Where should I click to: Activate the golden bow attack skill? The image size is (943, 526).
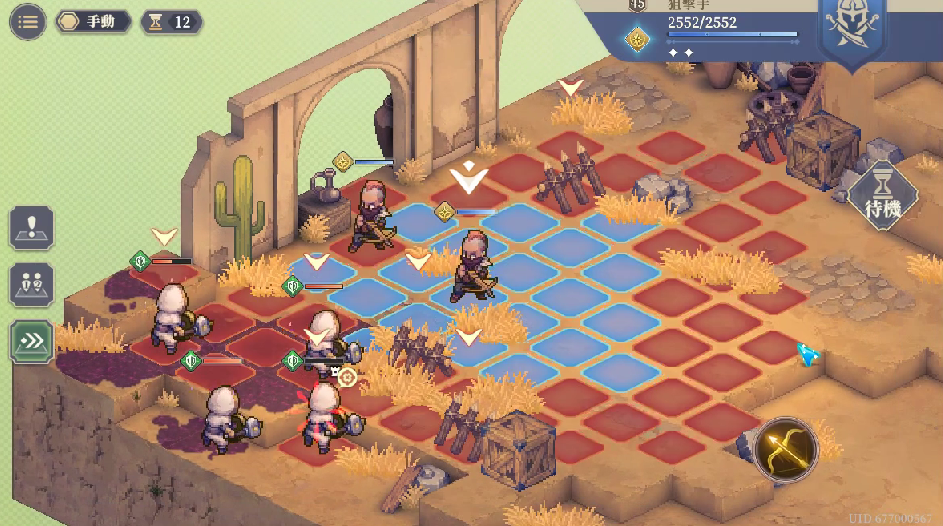pos(786,449)
